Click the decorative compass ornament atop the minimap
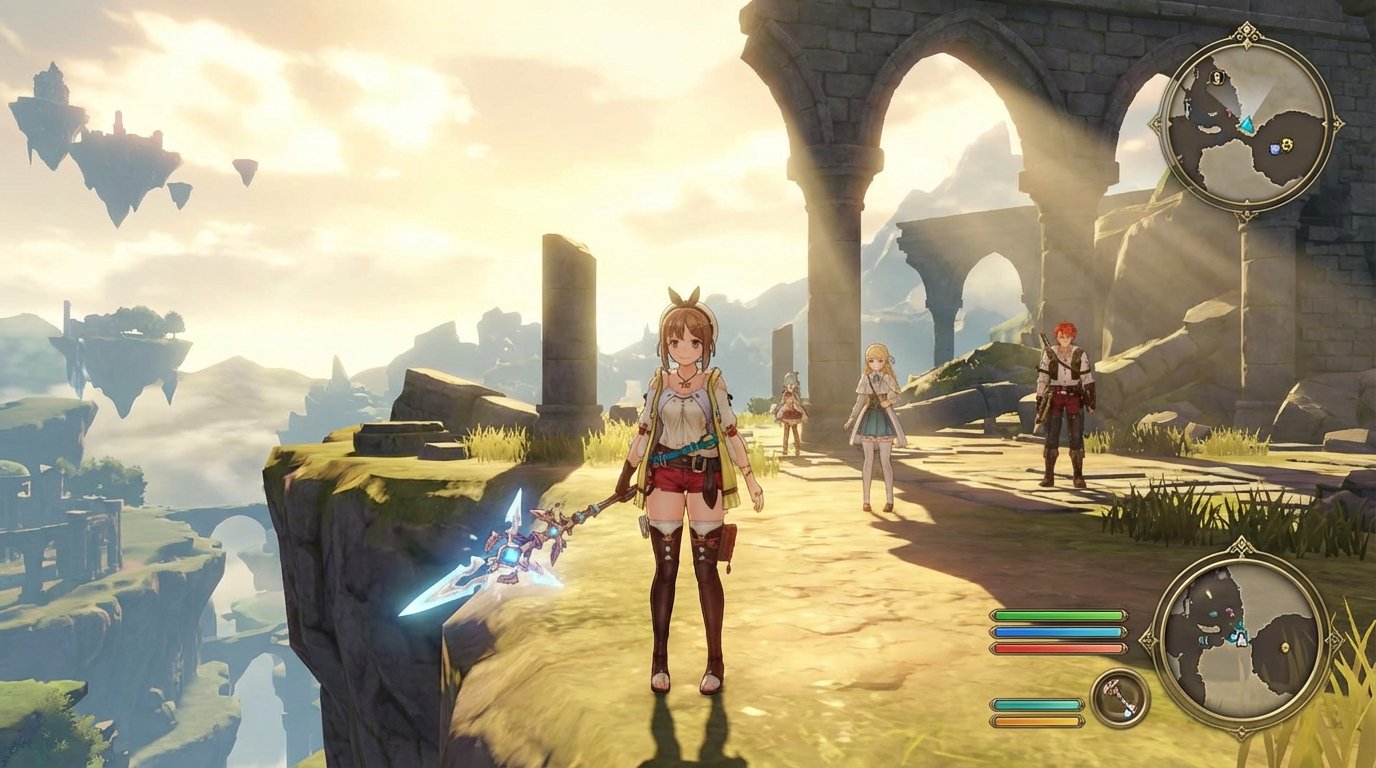Screen dimensions: 1376x768 1246,30
